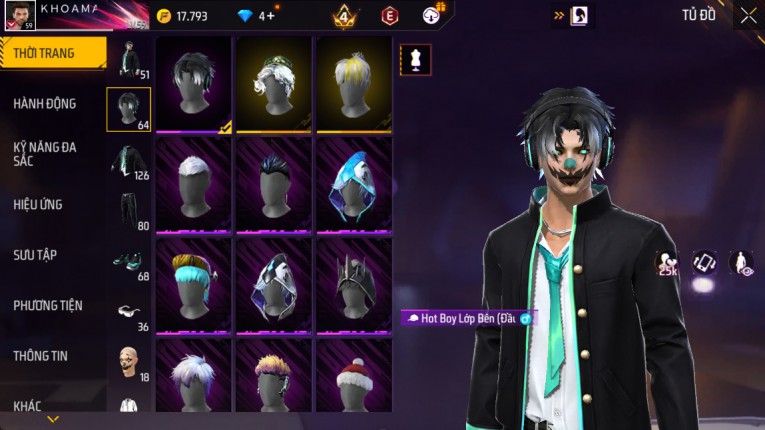Open the teal shoes subcategory
The image size is (765, 430).
129,260
